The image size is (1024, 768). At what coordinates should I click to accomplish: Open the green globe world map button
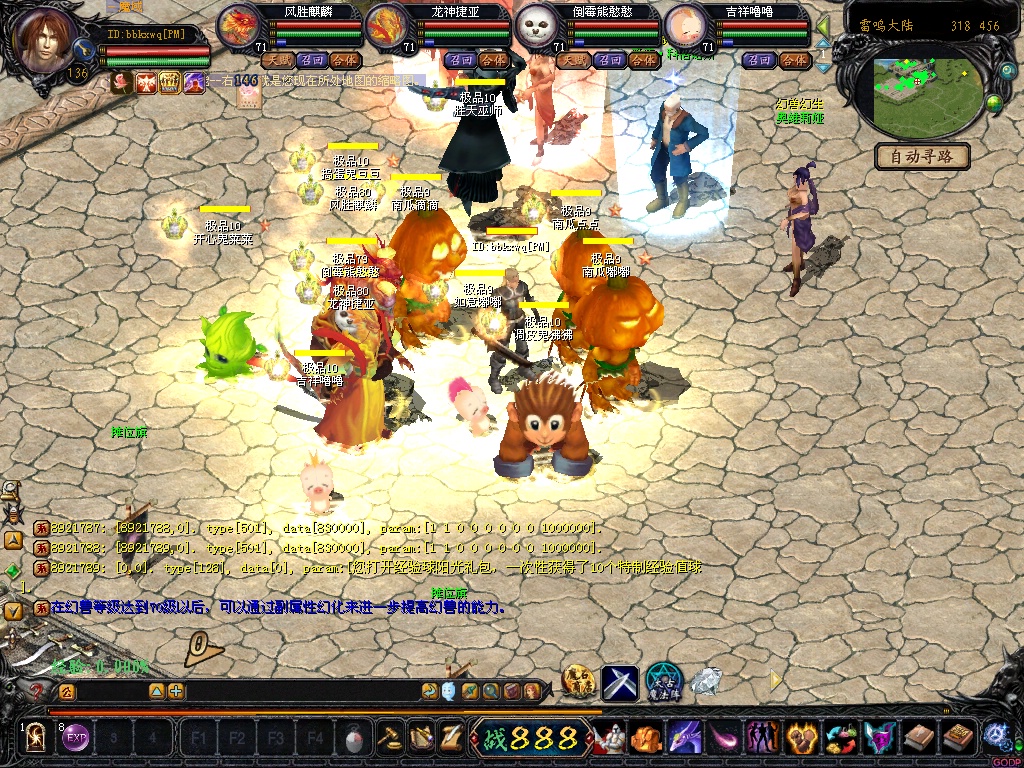995,102
